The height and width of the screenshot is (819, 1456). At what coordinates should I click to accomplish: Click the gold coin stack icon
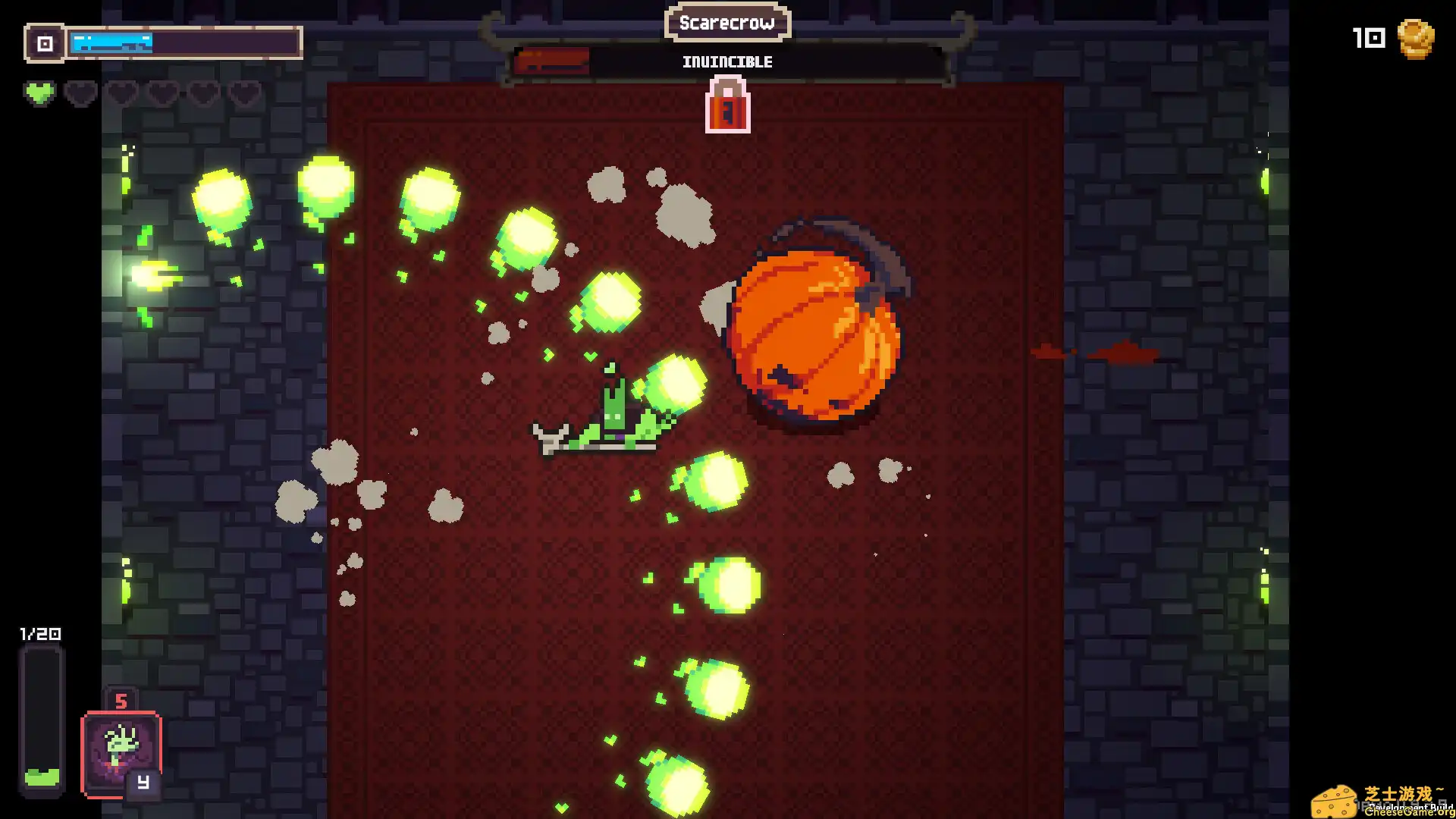coord(1415,39)
